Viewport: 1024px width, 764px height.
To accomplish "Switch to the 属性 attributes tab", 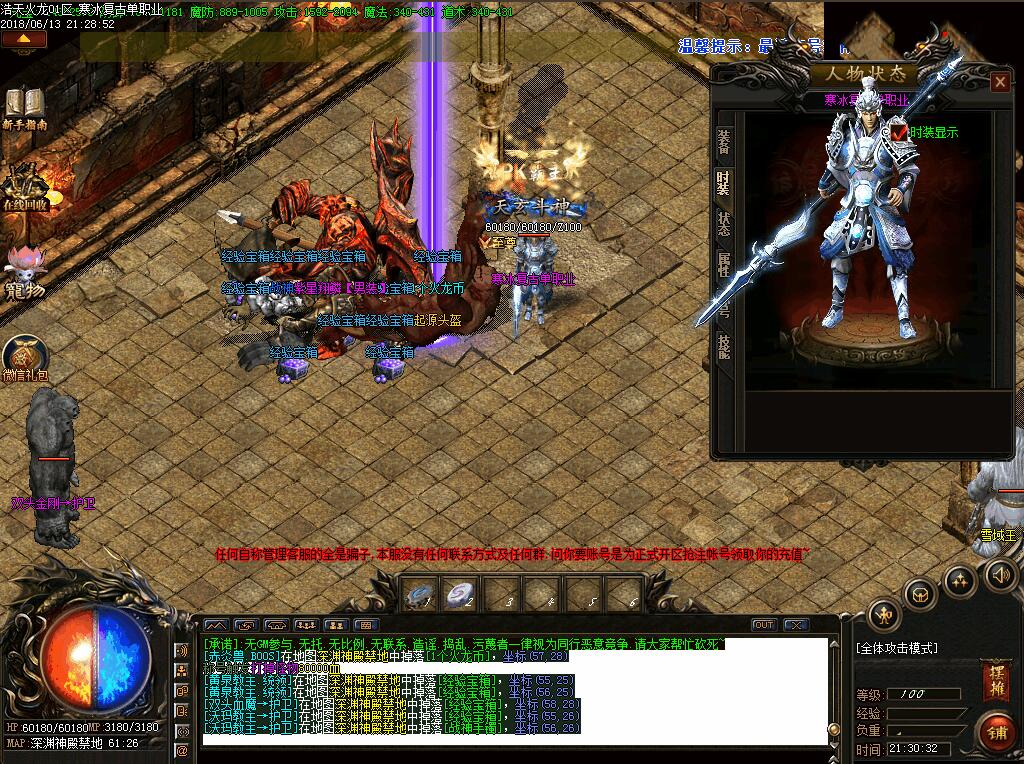I will click(x=723, y=264).
